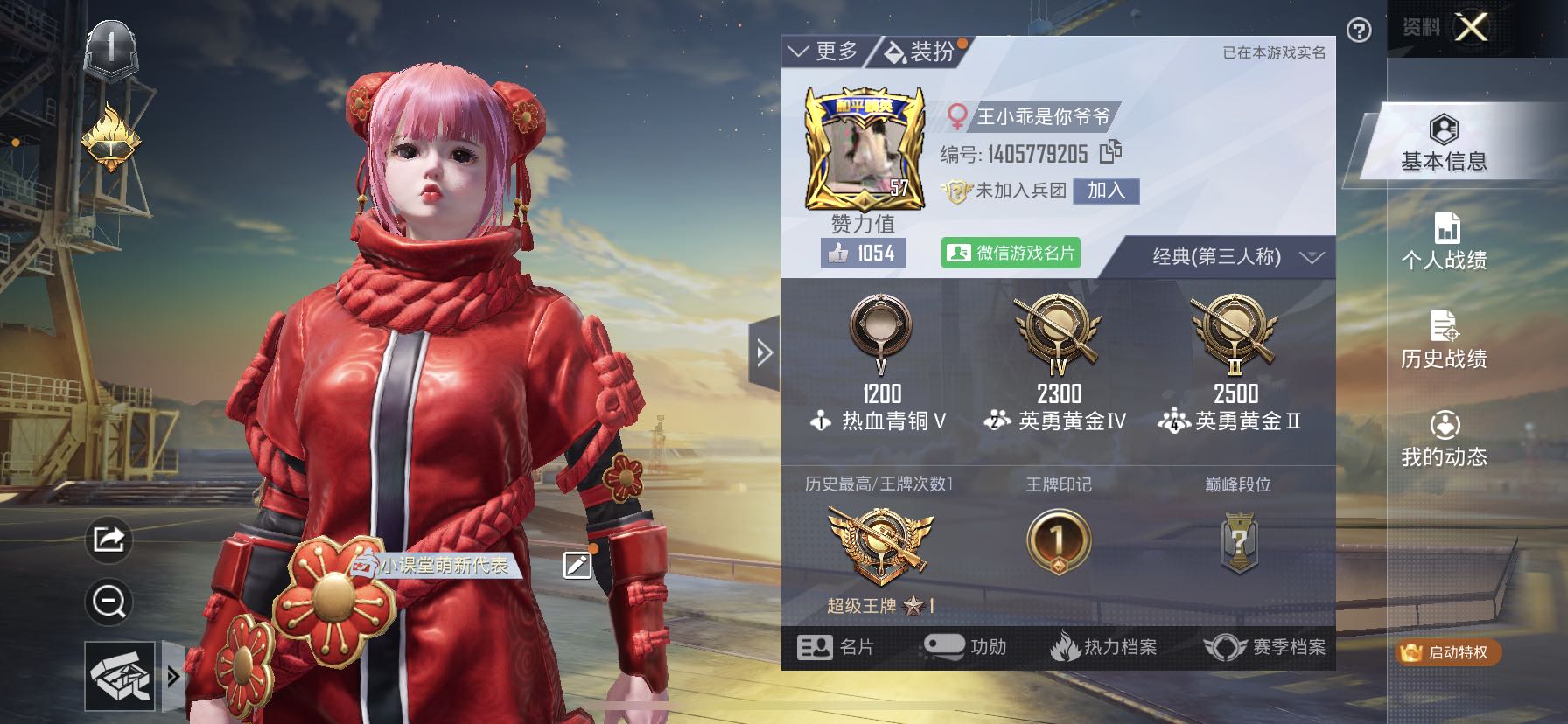Activate the 启动特权 button

(x=1448, y=652)
